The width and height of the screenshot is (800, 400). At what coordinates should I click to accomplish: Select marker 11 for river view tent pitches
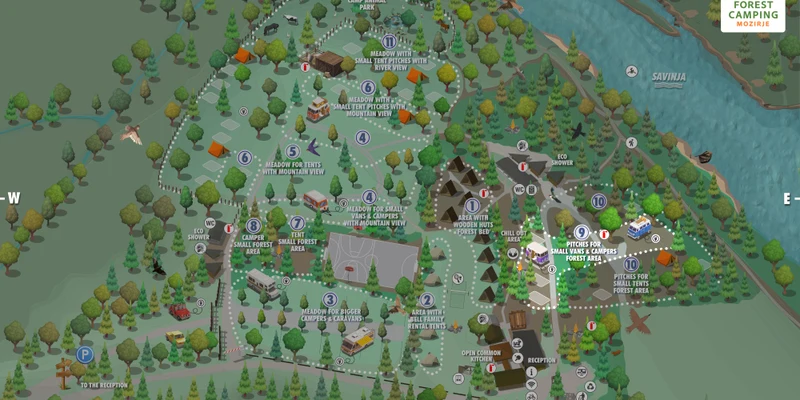389,40
